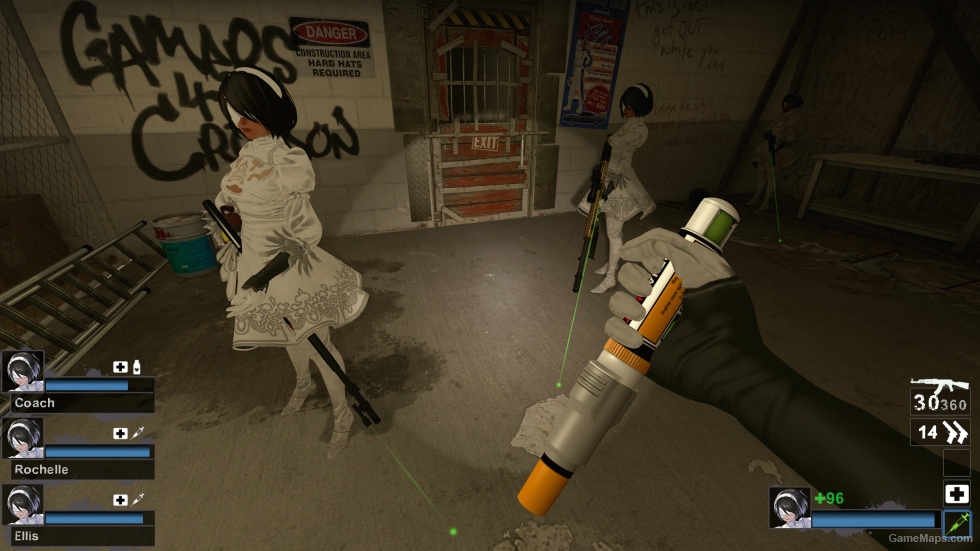This screenshot has width=980, height=551.
Task: Click Rochelle's teammate portrait
Action: (x=22, y=438)
